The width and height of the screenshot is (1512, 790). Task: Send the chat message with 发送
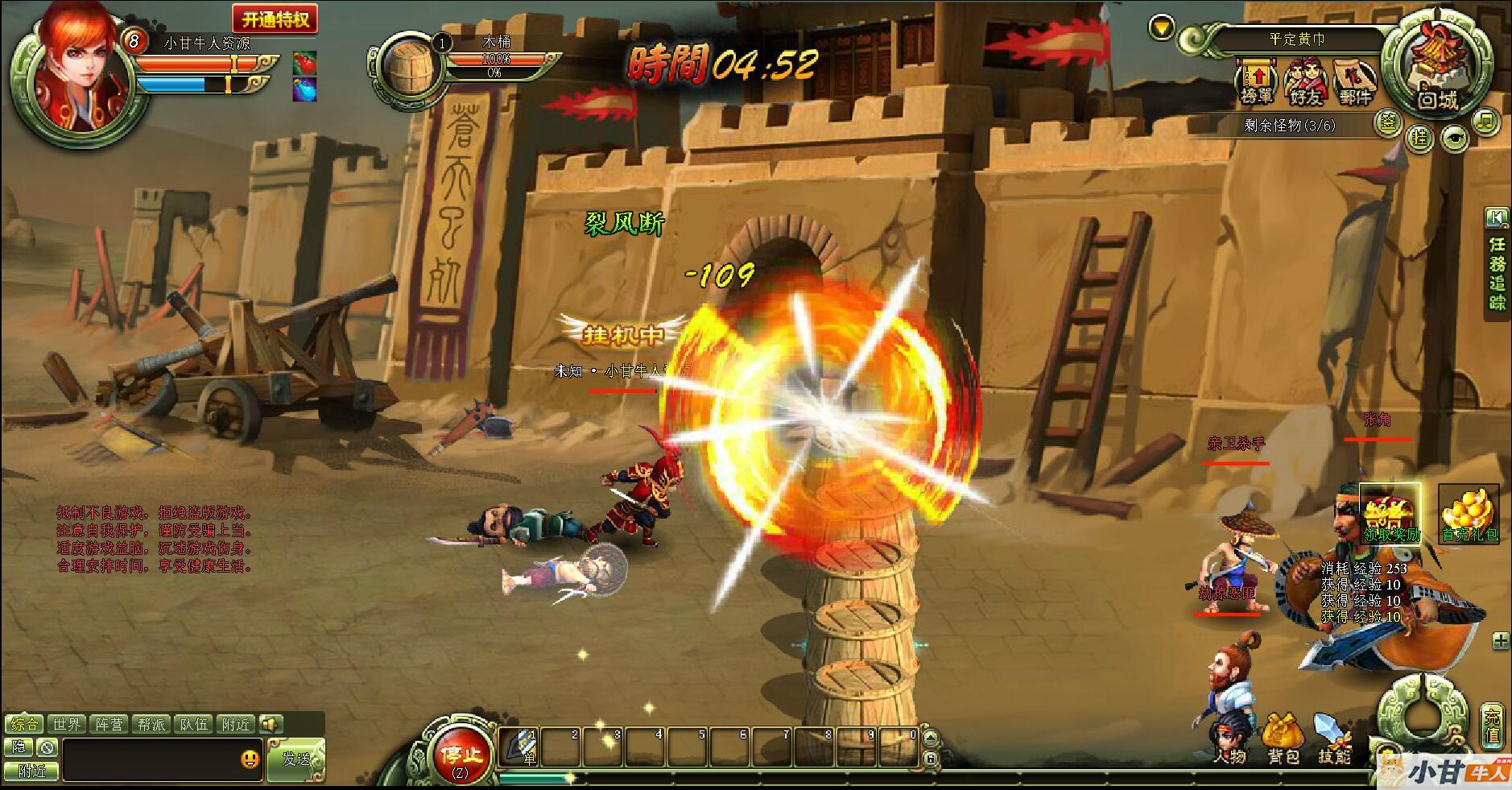[296, 759]
